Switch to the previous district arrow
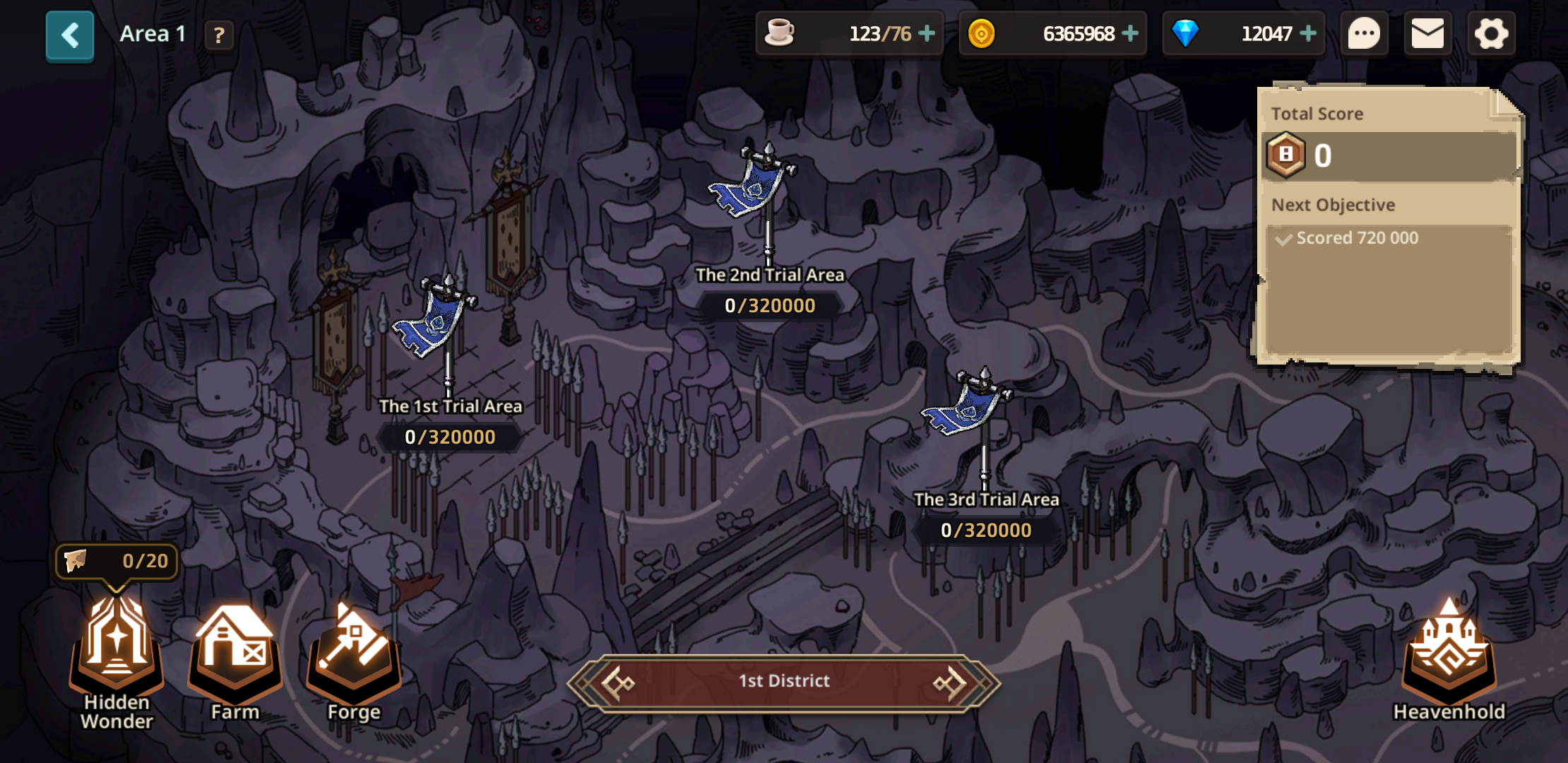The height and width of the screenshot is (763, 1568). (x=617, y=682)
